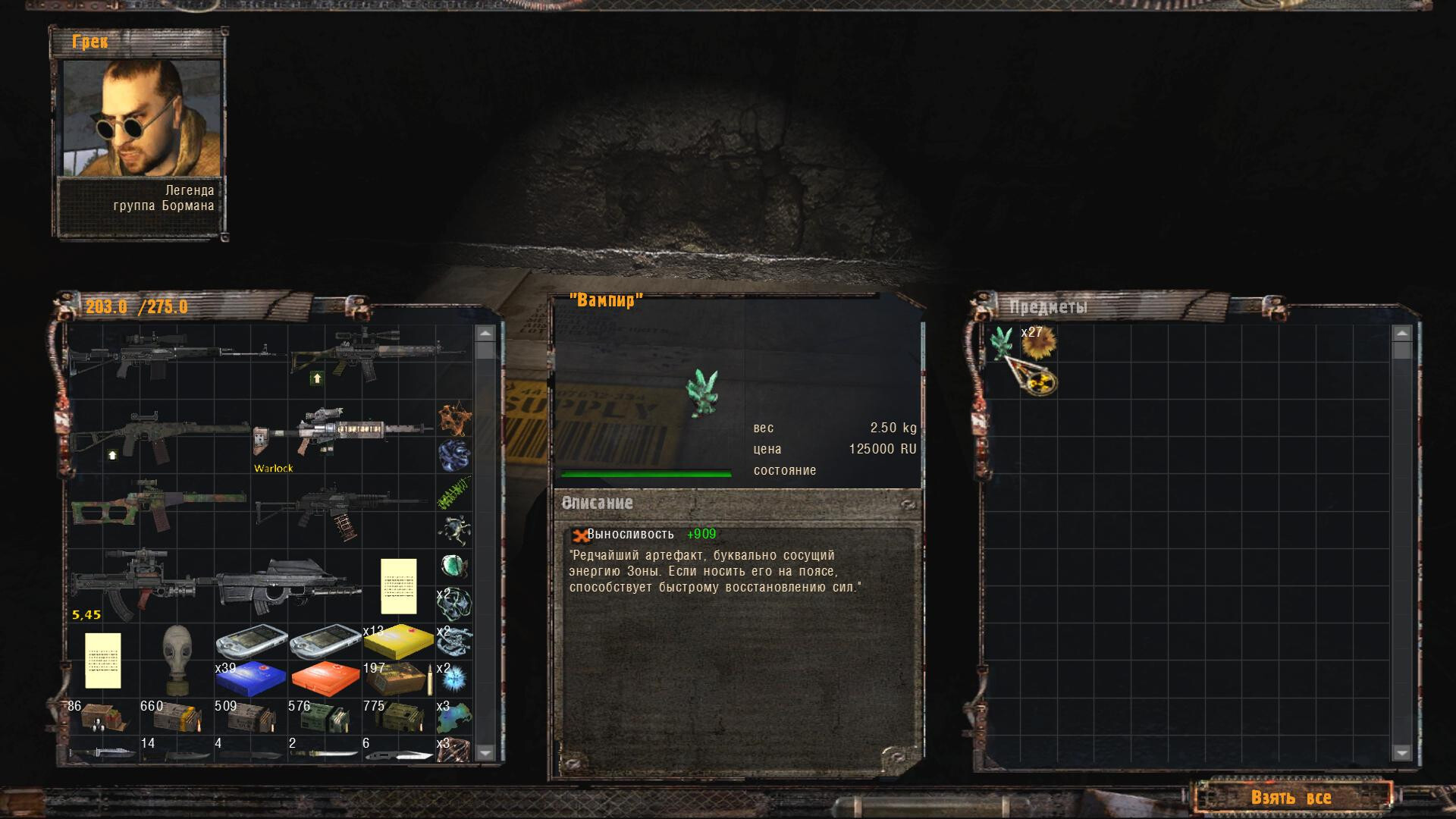Choose the yellow medkit stack x13
1456x819 pixels.
(398, 641)
